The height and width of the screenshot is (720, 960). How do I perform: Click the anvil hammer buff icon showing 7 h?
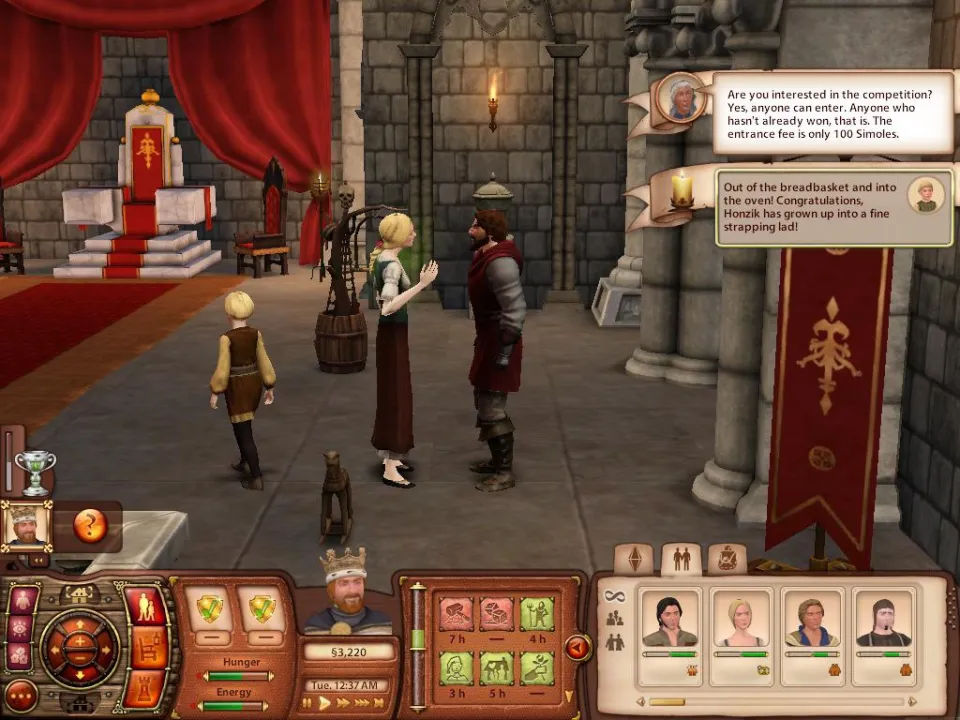click(x=456, y=613)
